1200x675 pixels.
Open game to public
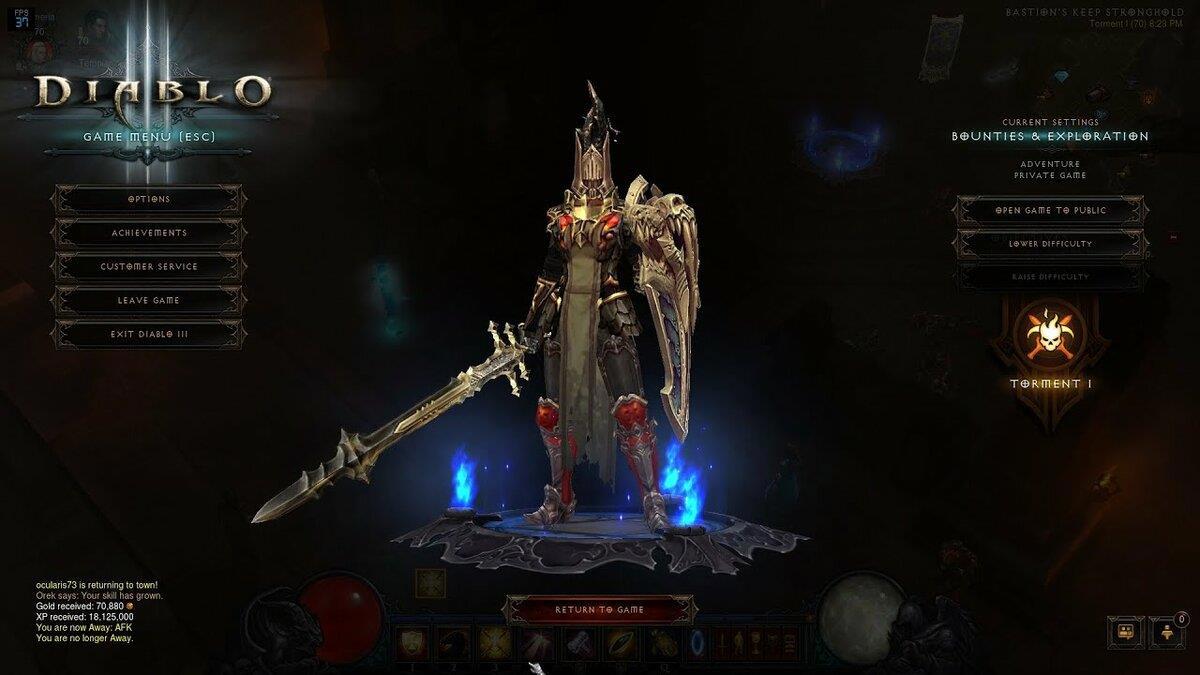coord(1051,211)
